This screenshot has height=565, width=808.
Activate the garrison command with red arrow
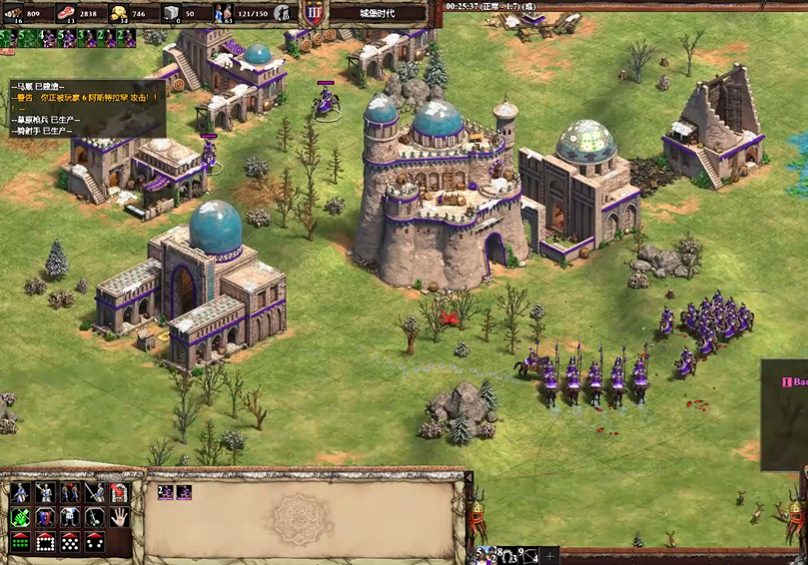click(x=120, y=493)
